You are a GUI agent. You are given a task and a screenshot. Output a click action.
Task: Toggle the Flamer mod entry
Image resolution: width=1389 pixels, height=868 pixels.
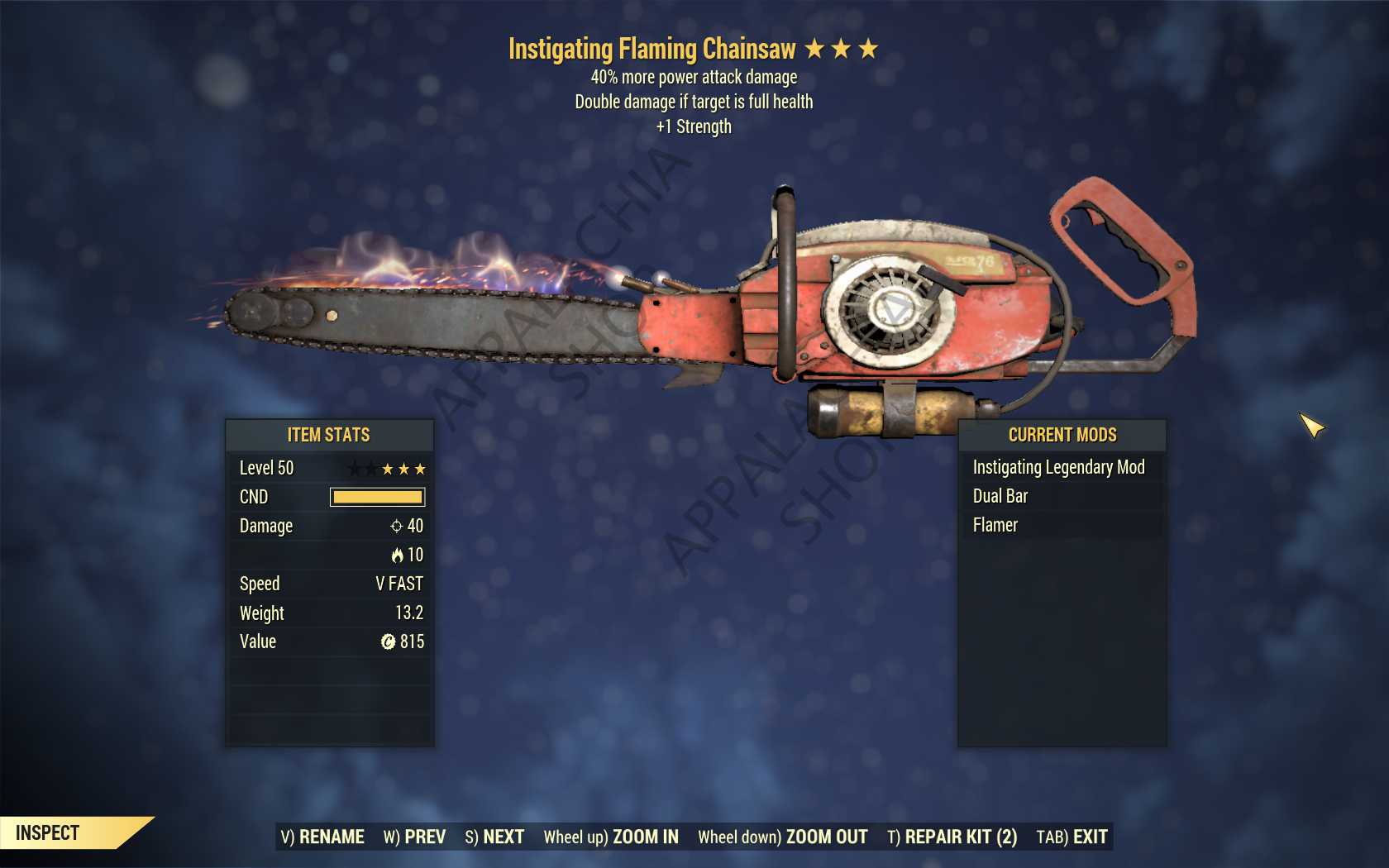click(995, 525)
